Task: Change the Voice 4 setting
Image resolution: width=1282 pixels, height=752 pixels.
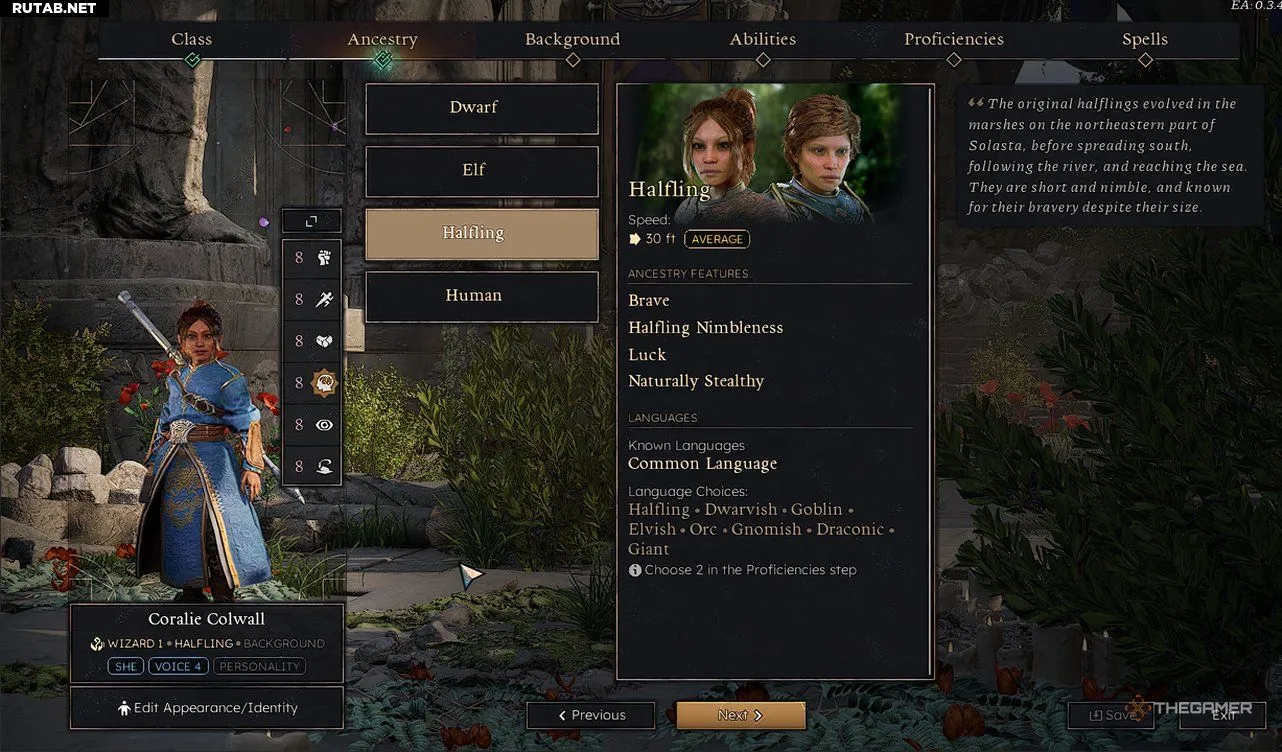Action: (x=179, y=666)
